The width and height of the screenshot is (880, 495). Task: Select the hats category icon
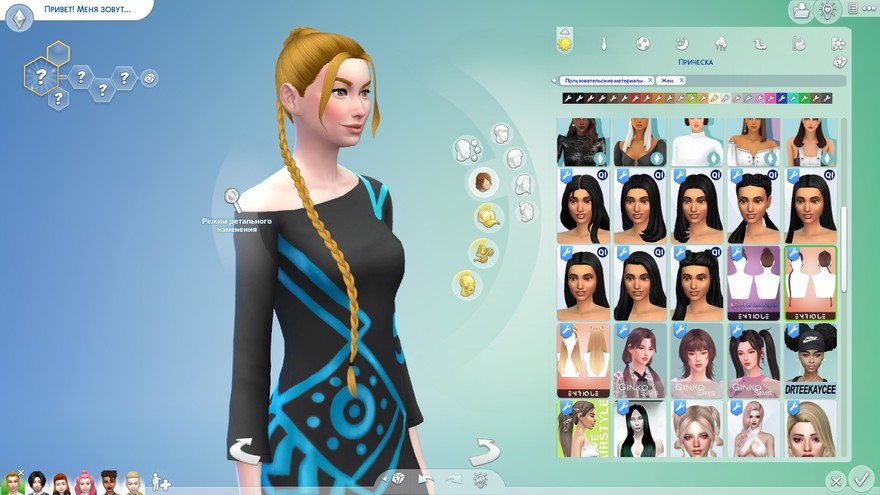[x=487, y=215]
